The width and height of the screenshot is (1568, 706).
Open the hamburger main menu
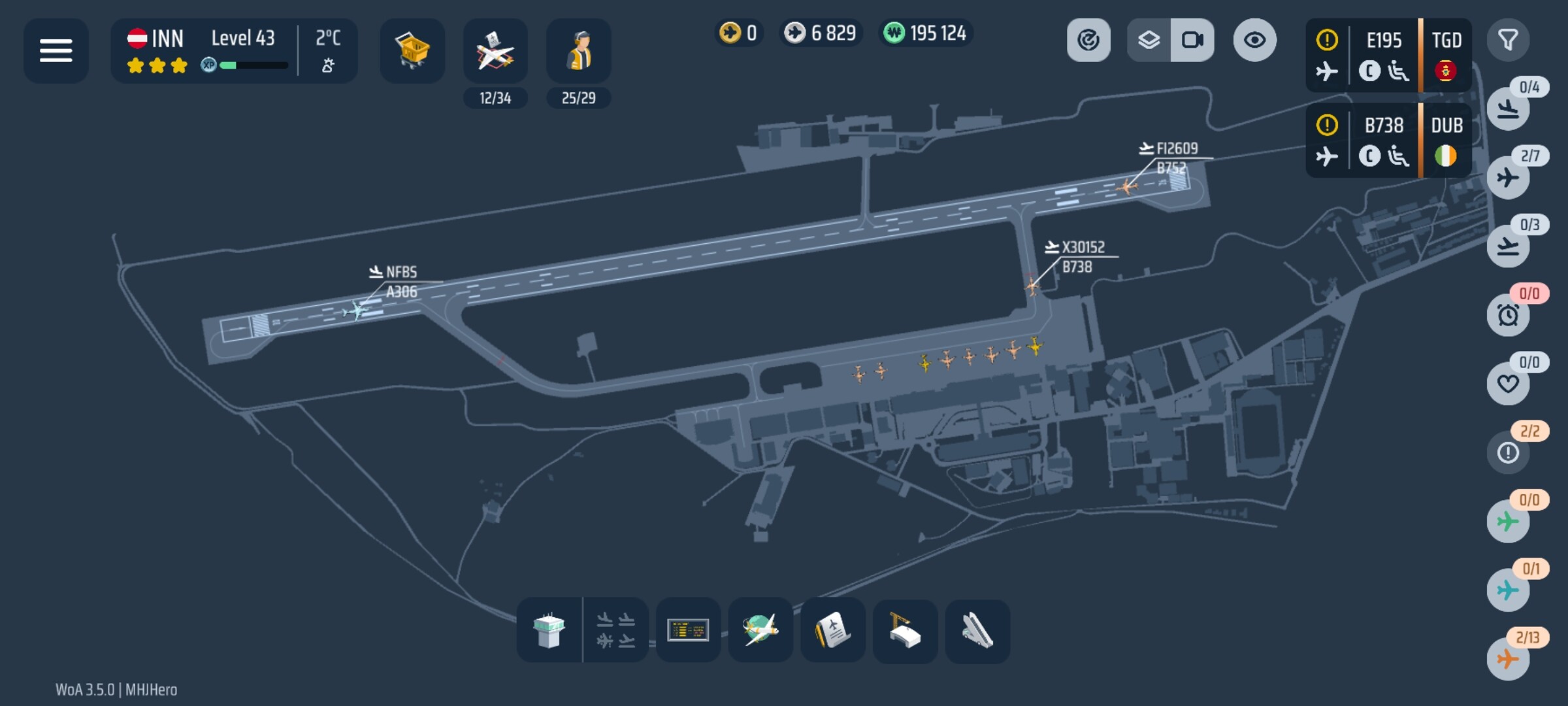[56, 50]
